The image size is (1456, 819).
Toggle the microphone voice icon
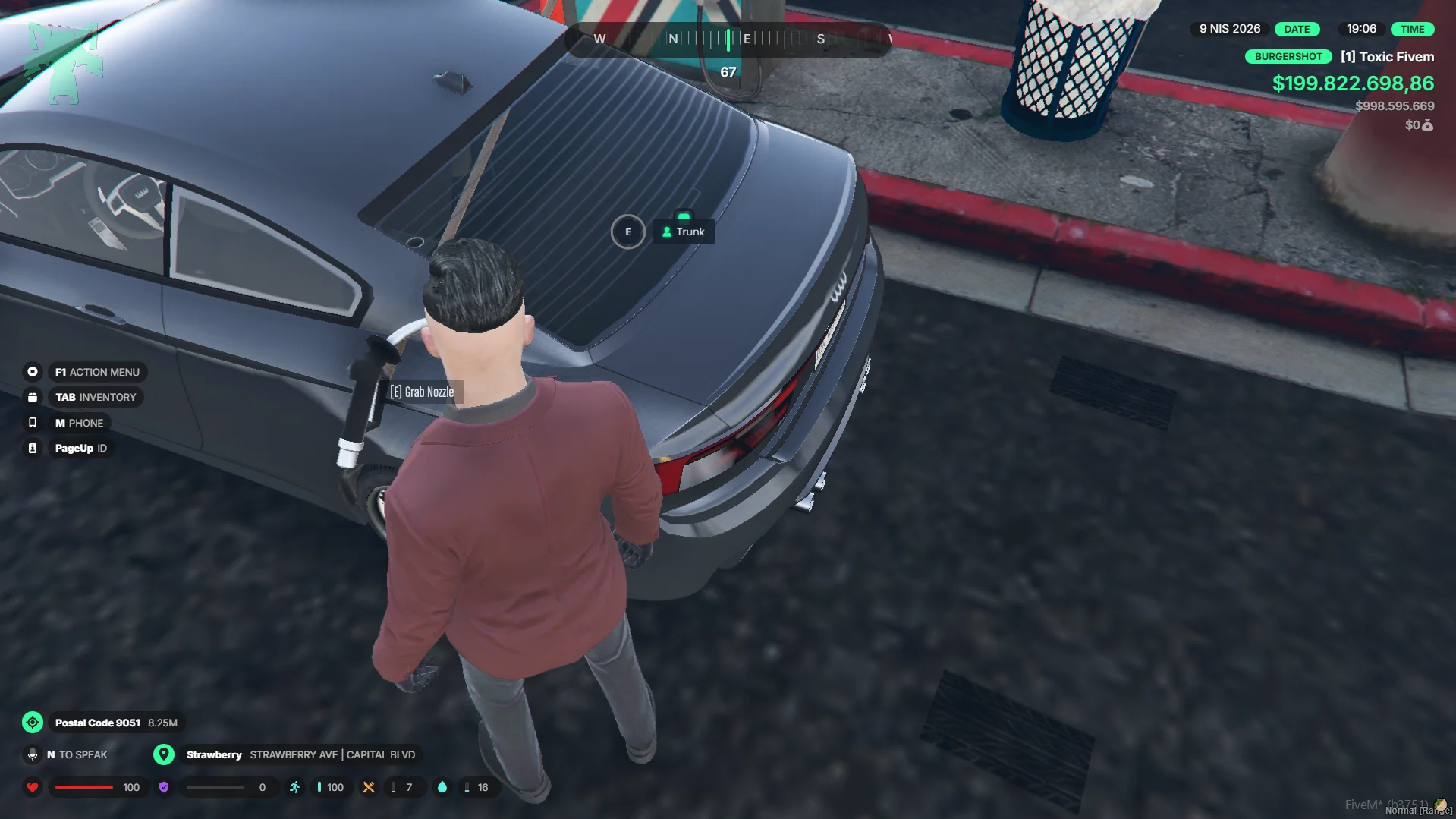click(x=33, y=754)
